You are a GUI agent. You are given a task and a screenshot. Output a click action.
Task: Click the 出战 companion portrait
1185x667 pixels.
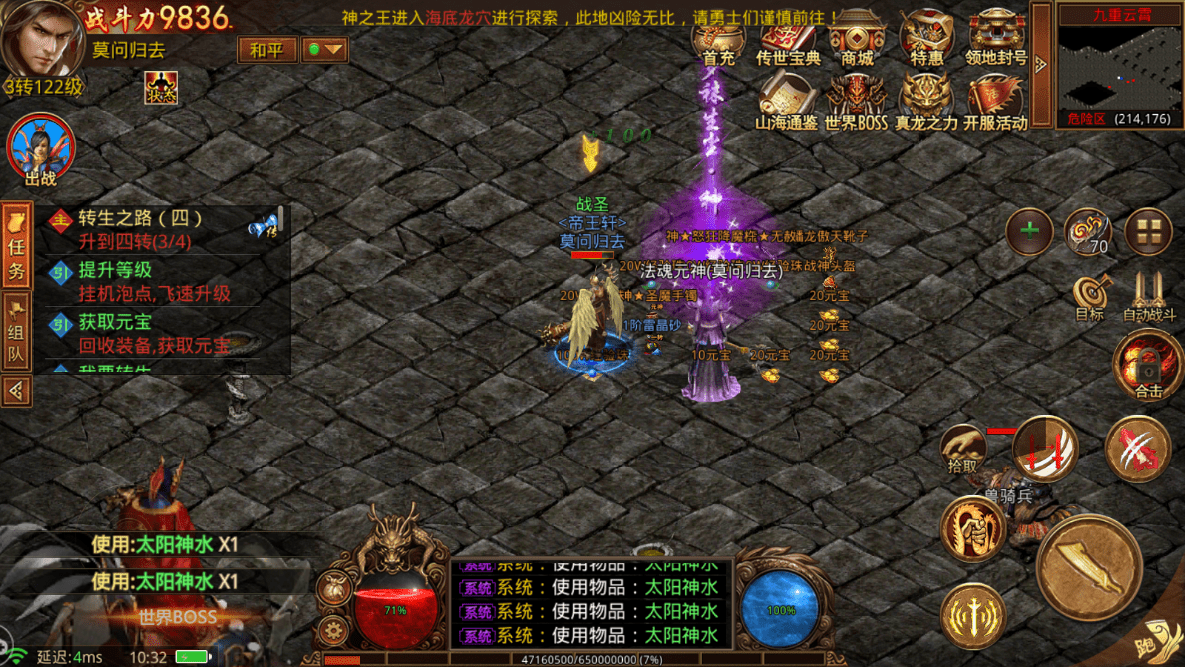tap(41, 150)
